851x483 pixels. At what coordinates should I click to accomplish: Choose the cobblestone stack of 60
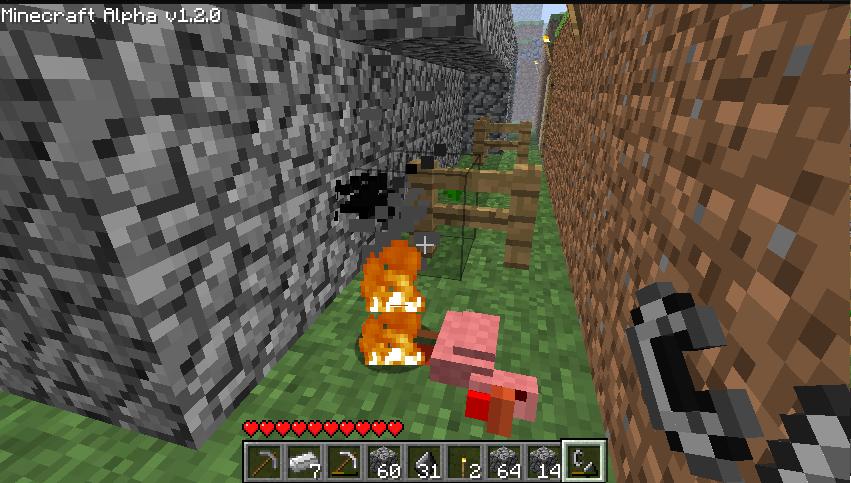[x=383, y=461]
